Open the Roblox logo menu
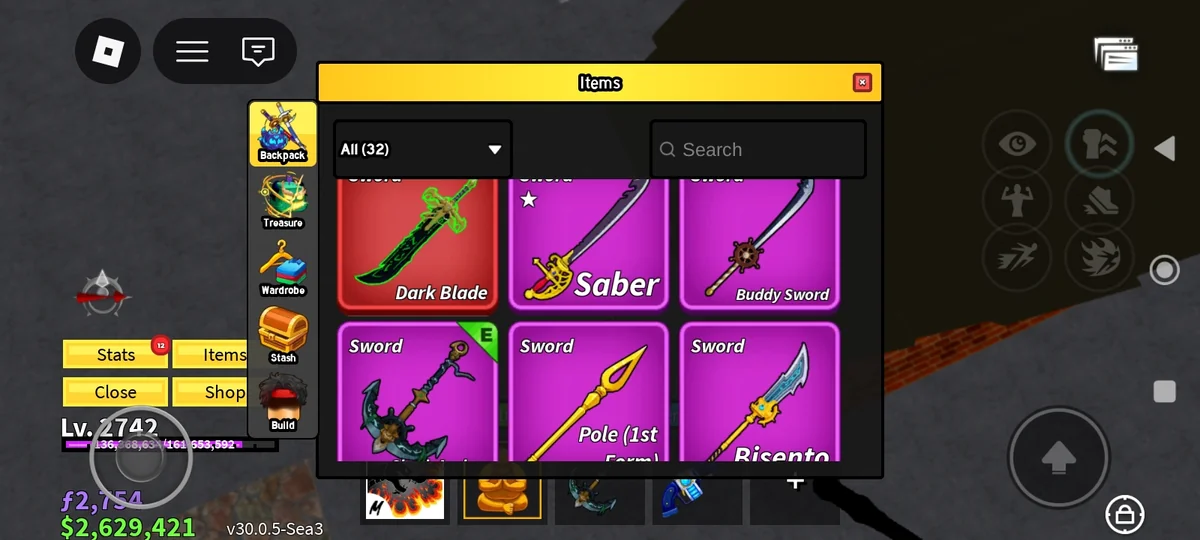Screen dimensions: 1200x540 108,51
